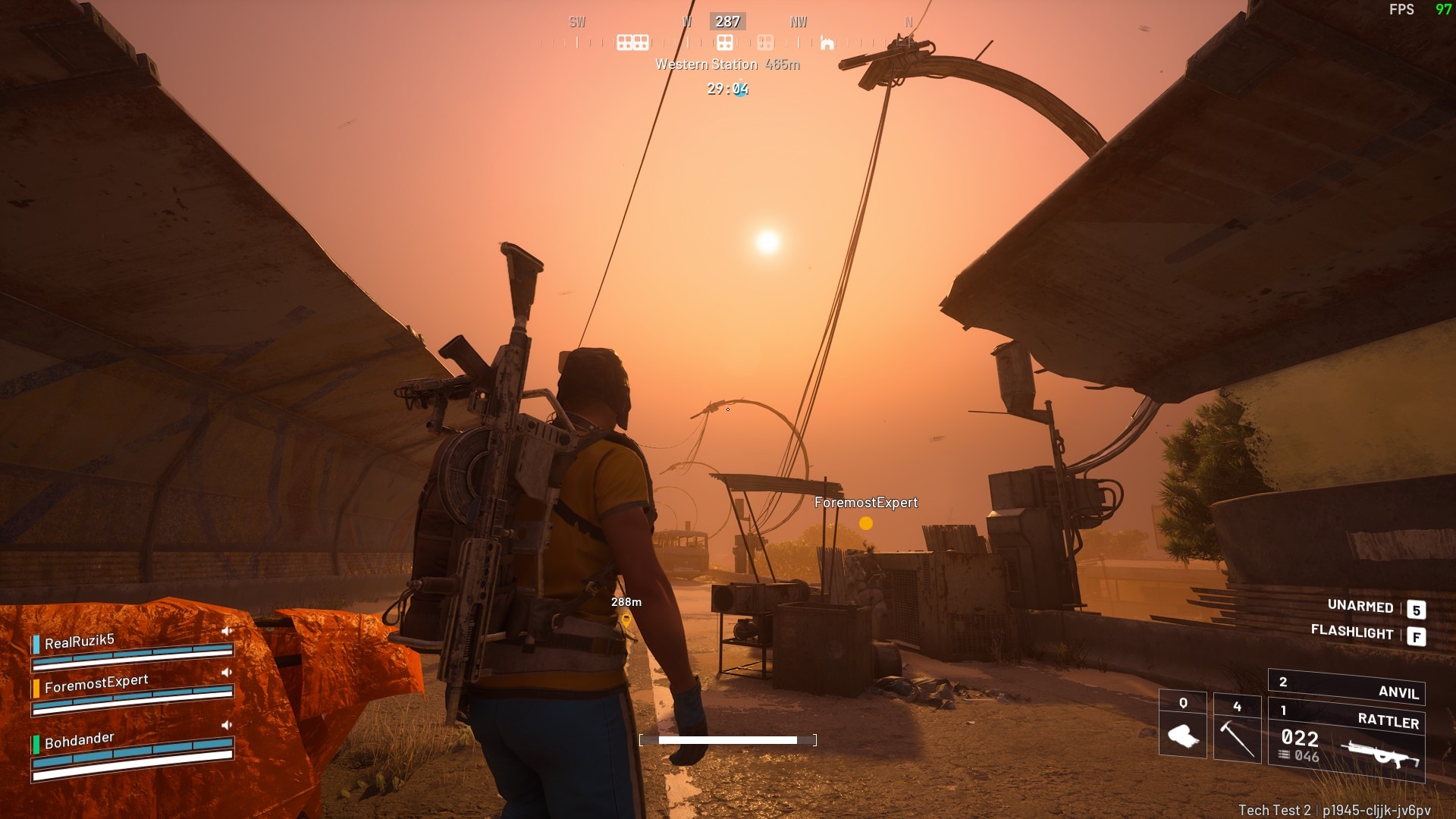Select Bohdander in the squad list
The height and width of the screenshot is (819, 1456).
coord(80,740)
